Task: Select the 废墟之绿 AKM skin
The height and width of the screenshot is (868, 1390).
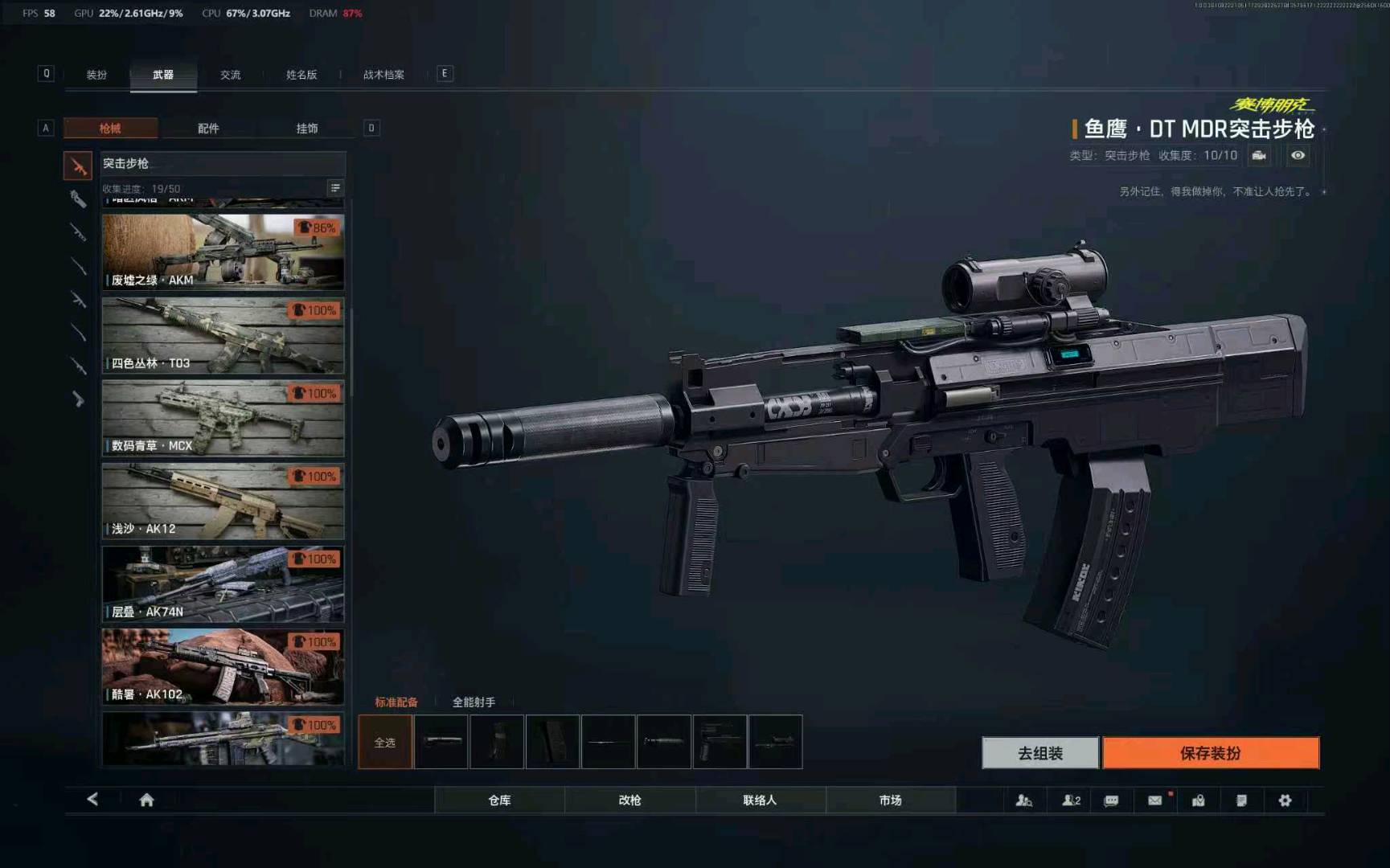Action: [x=223, y=252]
